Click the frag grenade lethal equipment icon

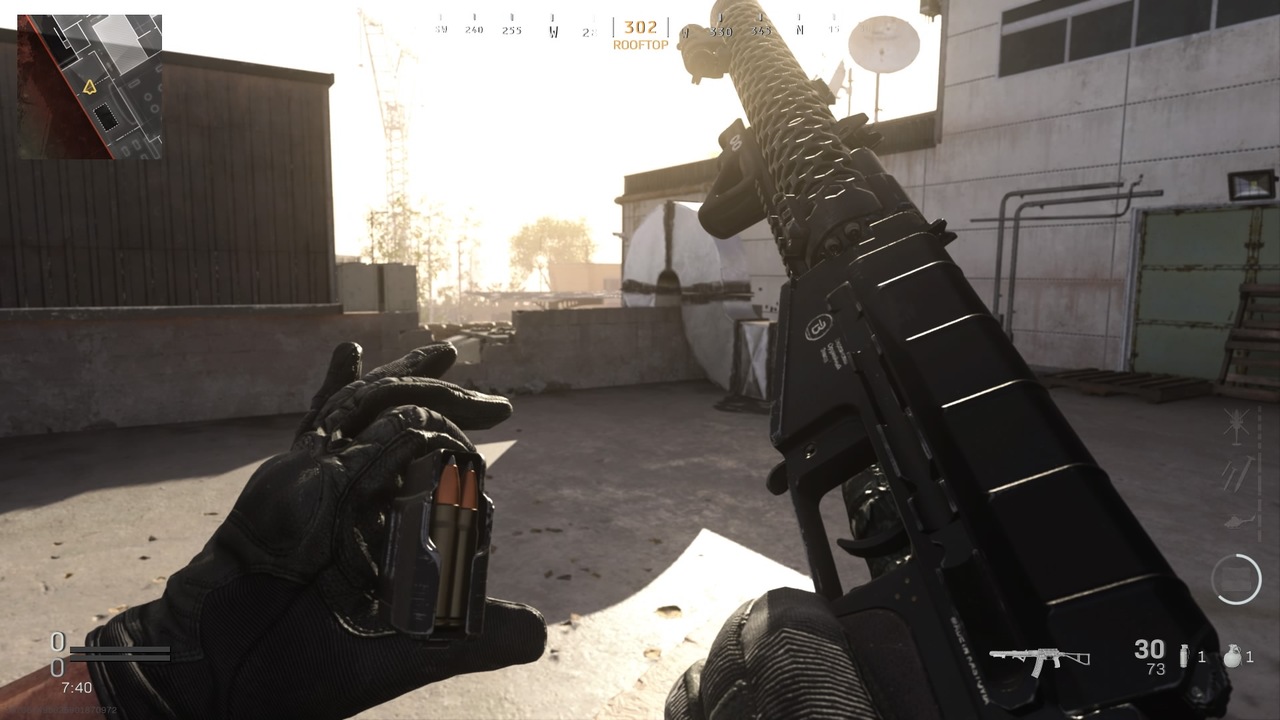click(x=1234, y=654)
